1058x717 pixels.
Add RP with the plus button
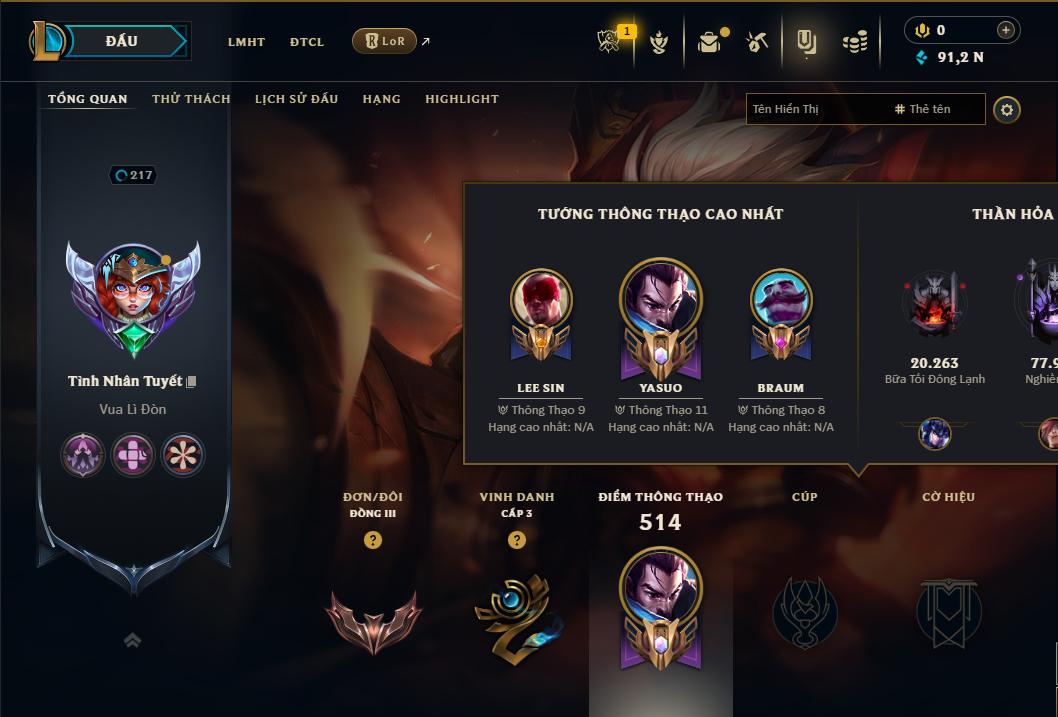(x=1005, y=31)
